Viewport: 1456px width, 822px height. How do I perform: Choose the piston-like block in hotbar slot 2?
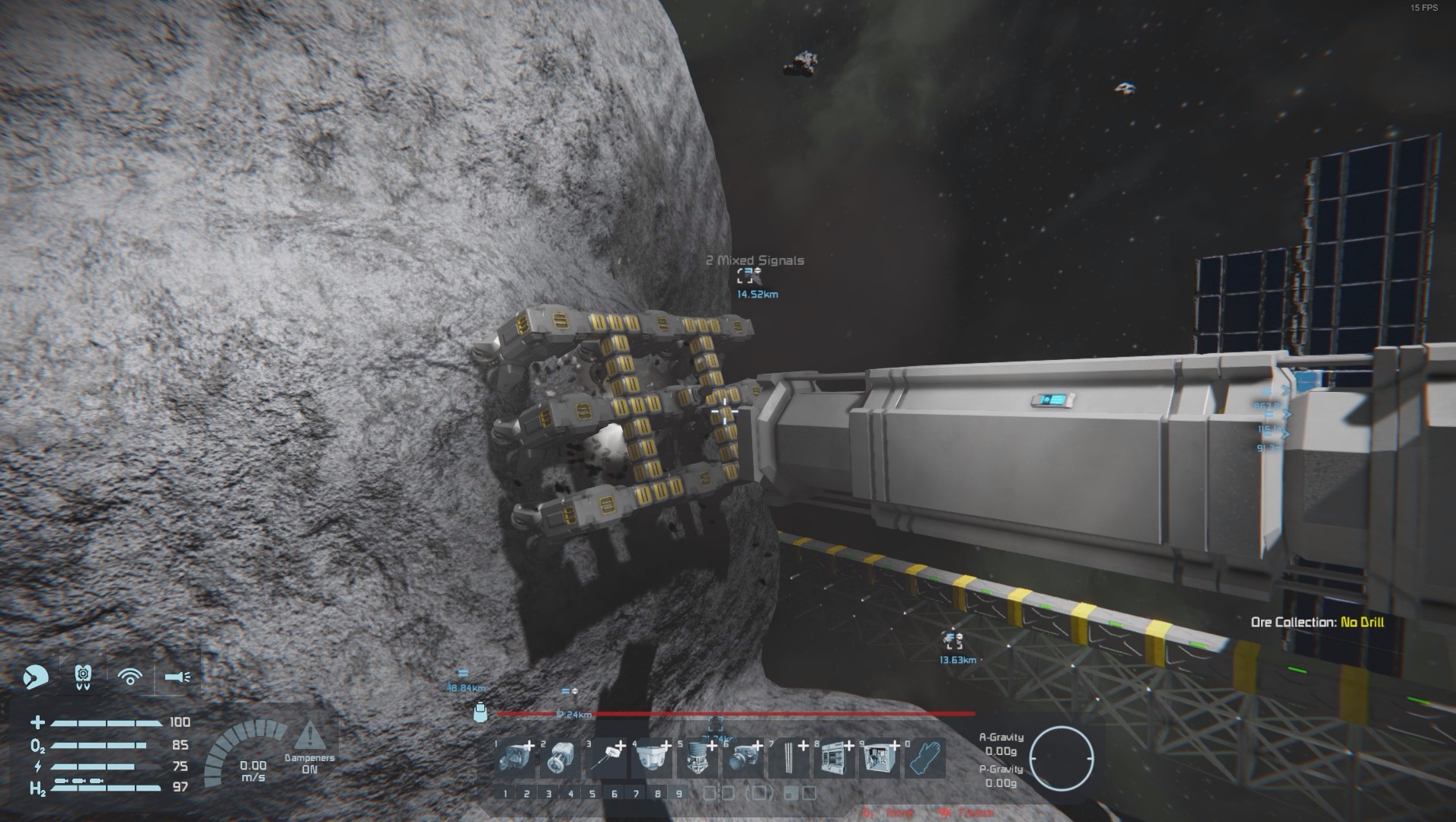tap(560, 759)
